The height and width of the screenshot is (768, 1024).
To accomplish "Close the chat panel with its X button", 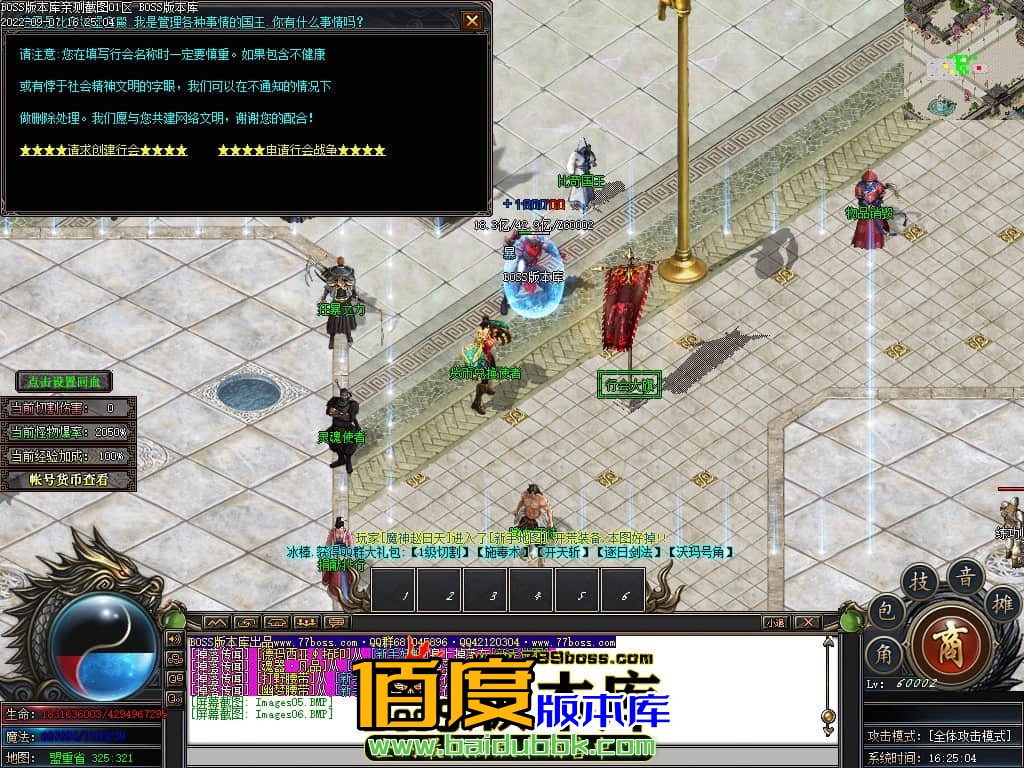I will click(808, 622).
